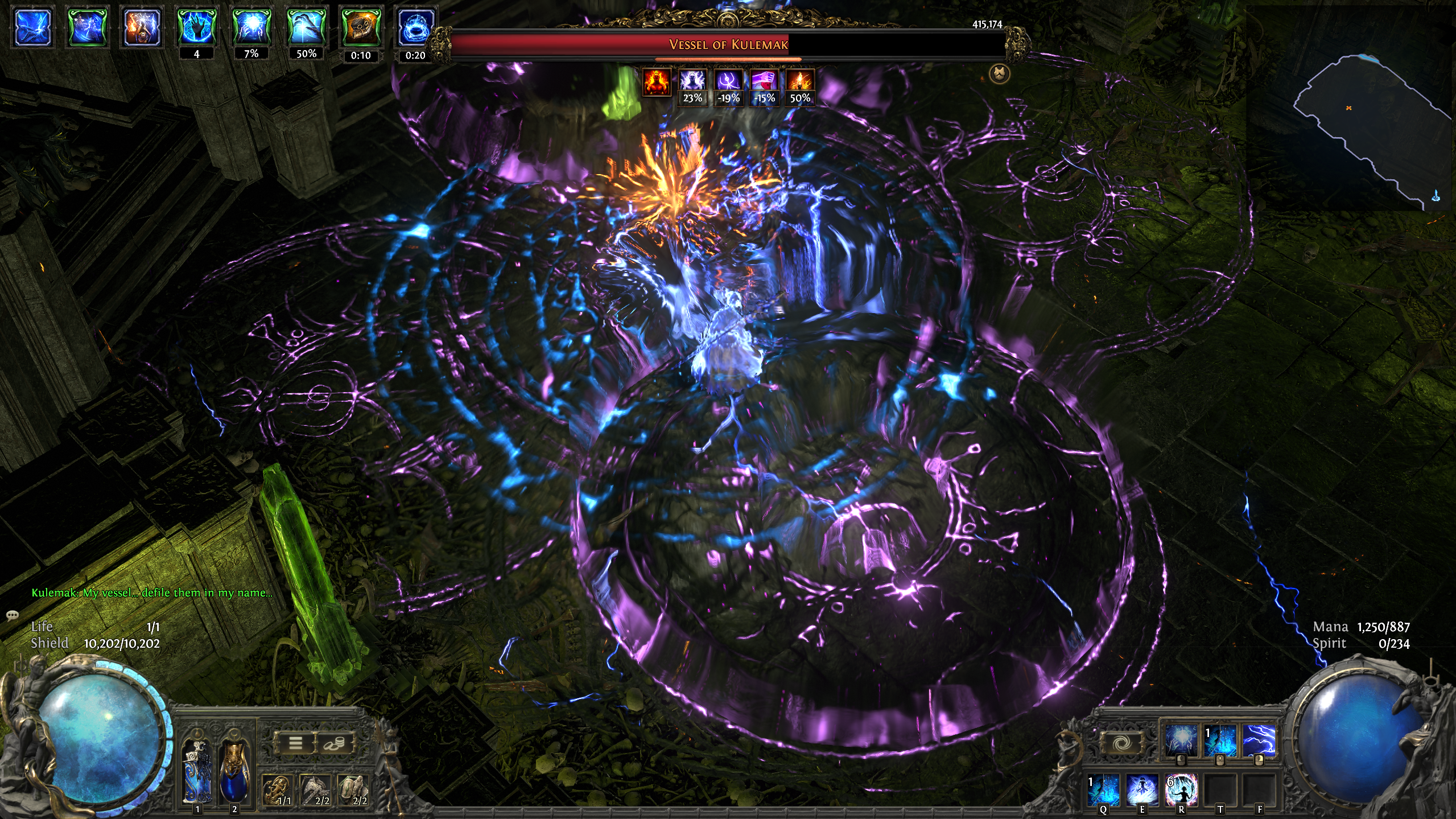
Task: Open the coin shop button
Action: (335, 742)
